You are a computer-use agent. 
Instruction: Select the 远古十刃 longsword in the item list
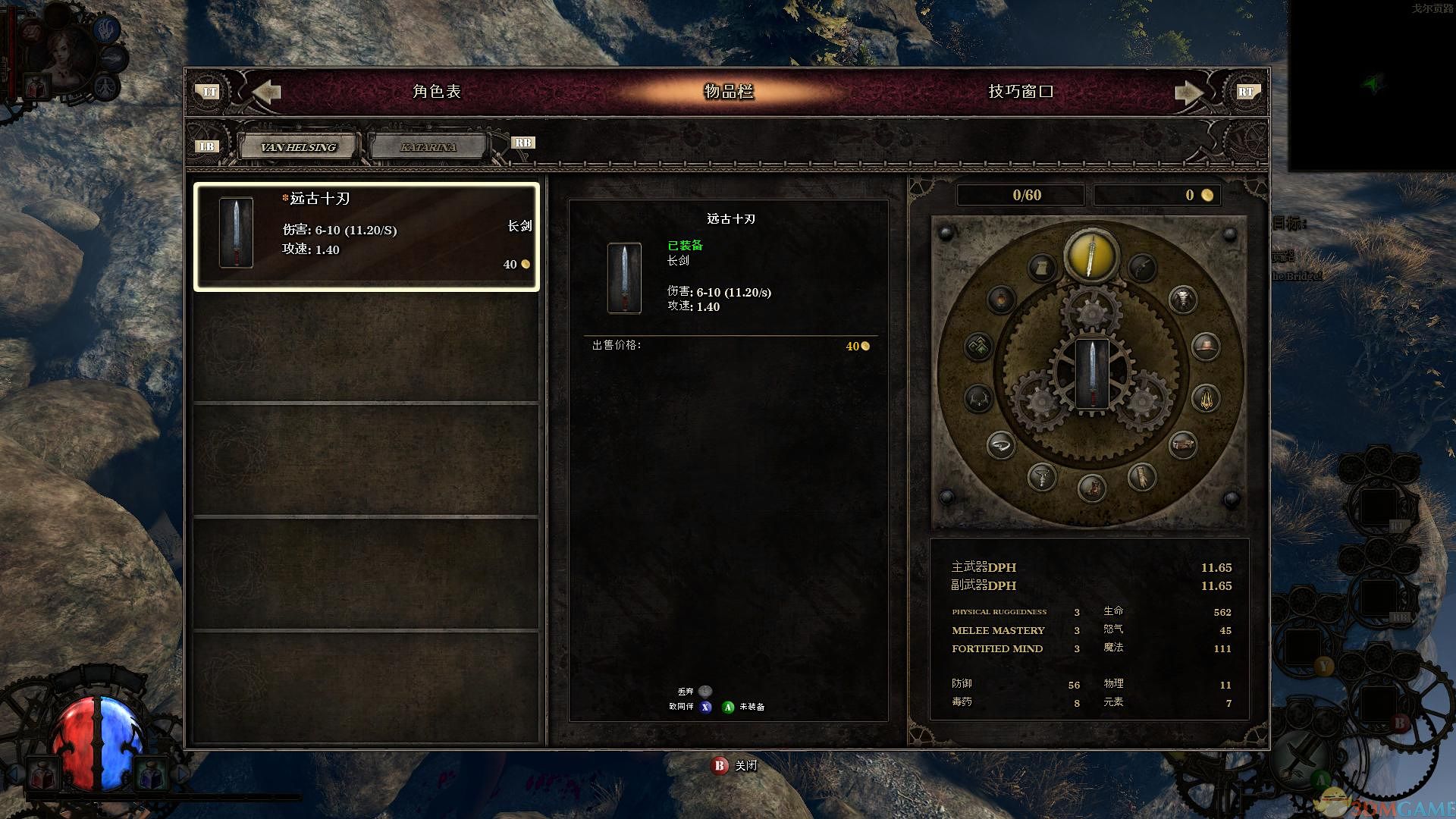pyautogui.click(x=366, y=236)
